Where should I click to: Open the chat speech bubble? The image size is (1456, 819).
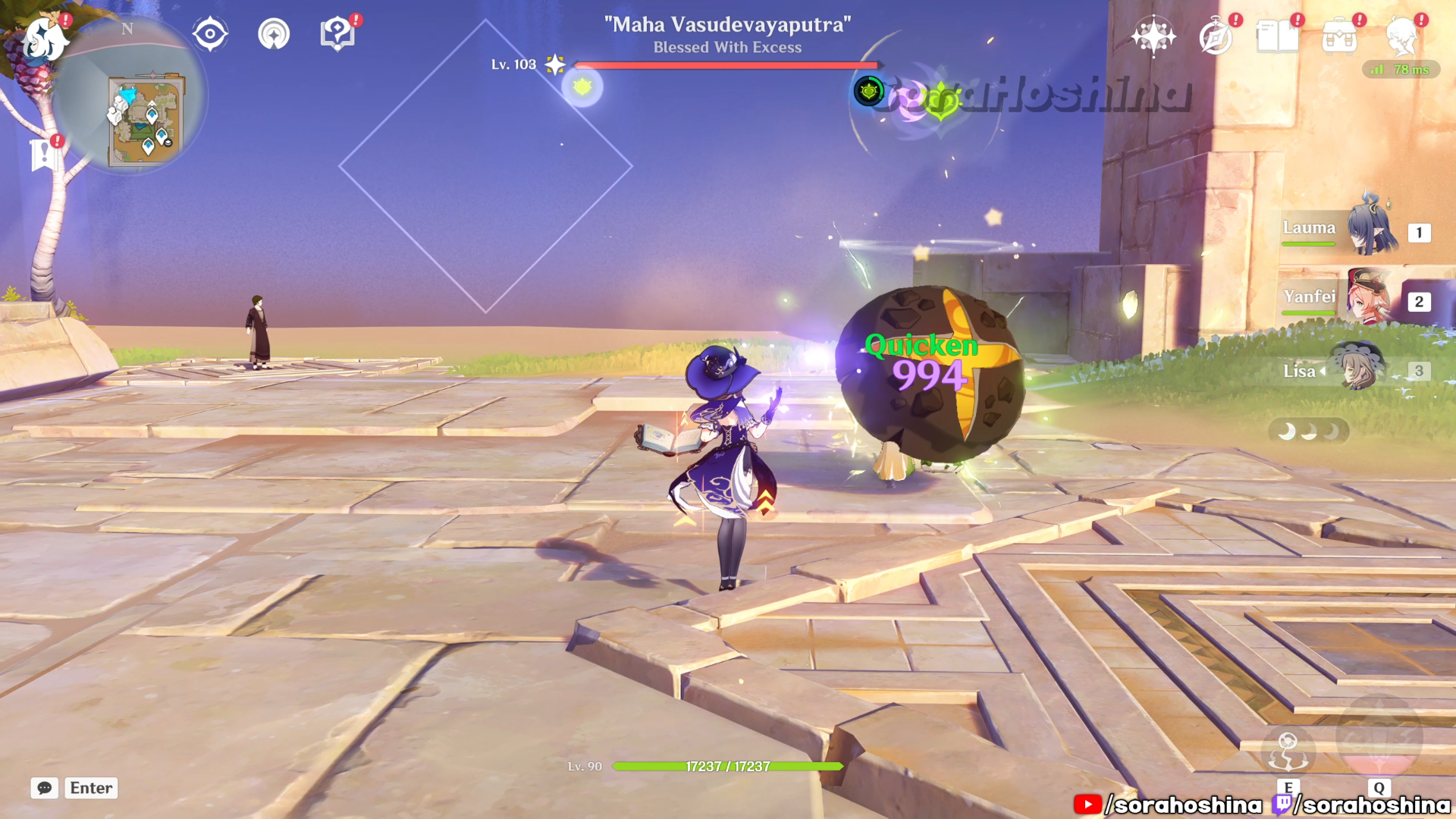45,788
